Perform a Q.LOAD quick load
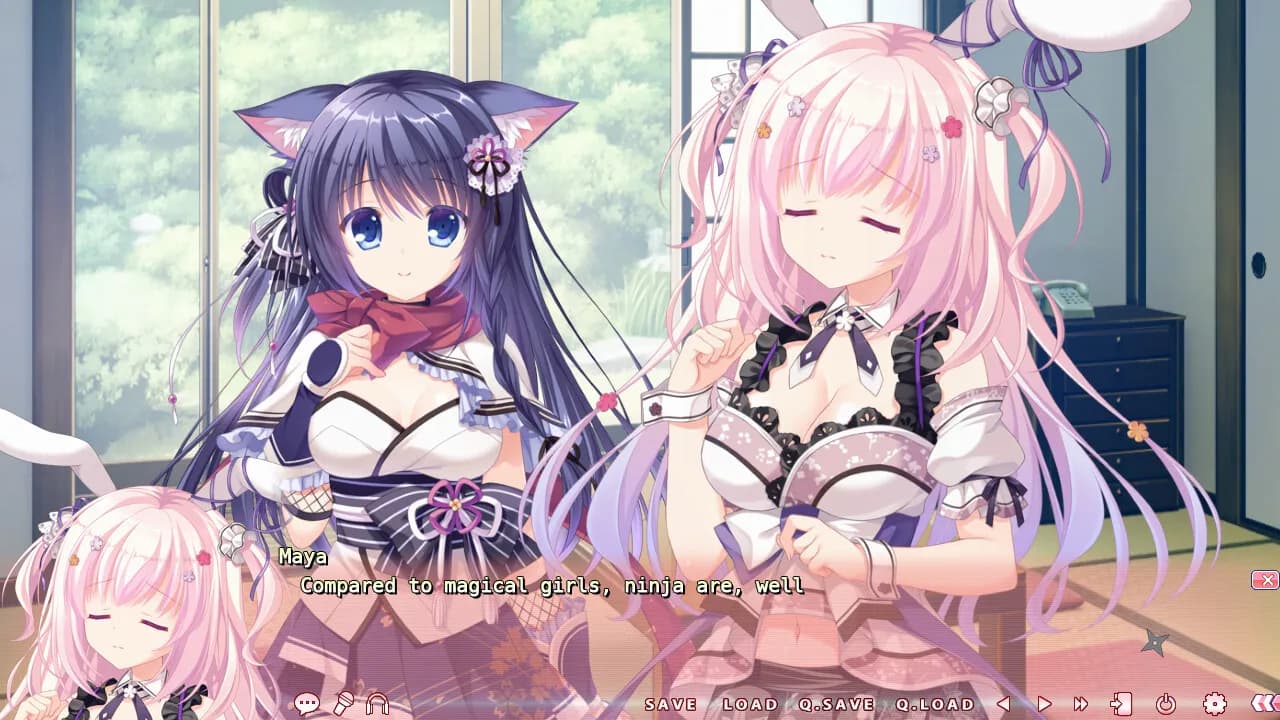 (932, 704)
